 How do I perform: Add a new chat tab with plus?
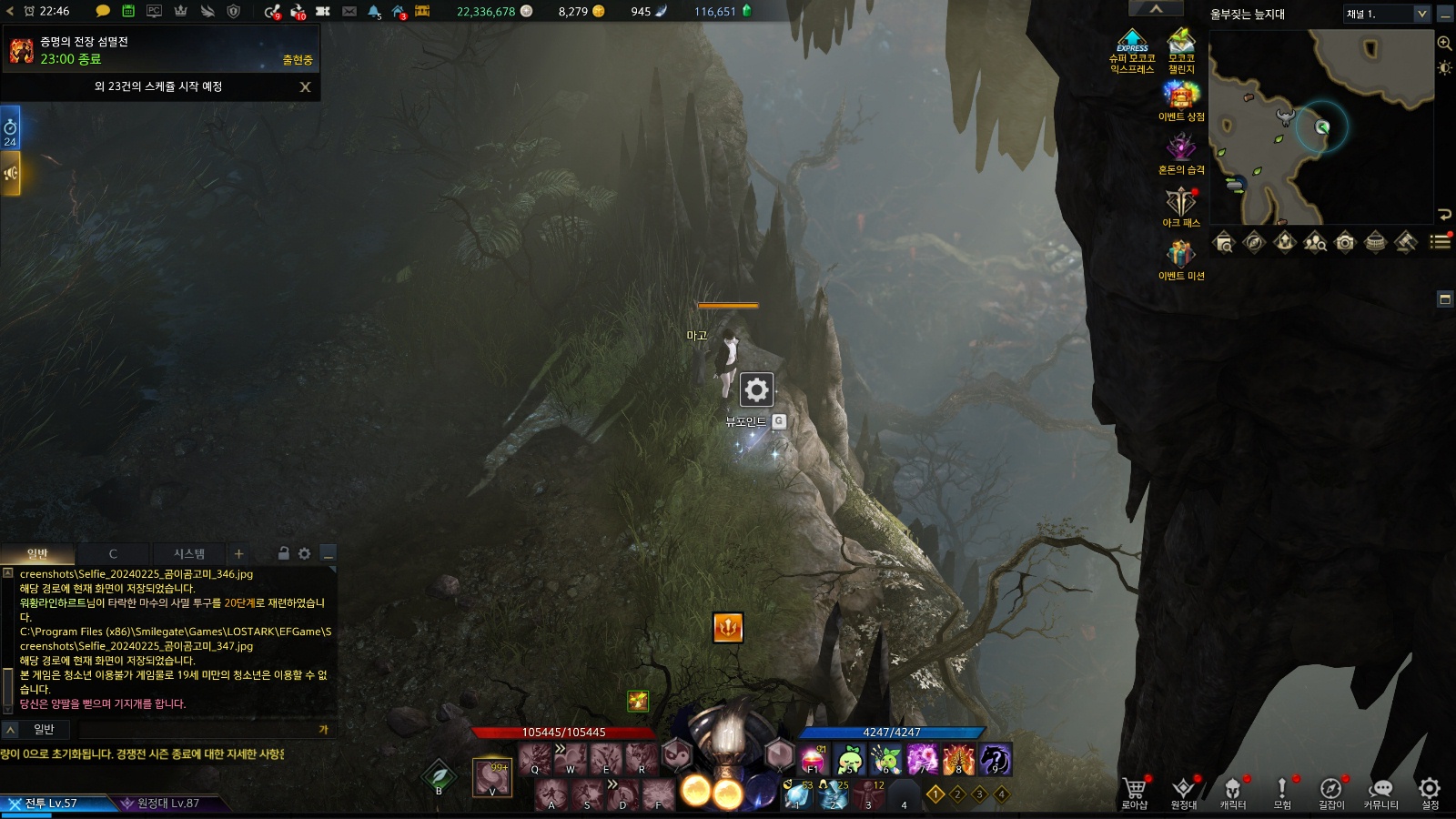click(238, 553)
